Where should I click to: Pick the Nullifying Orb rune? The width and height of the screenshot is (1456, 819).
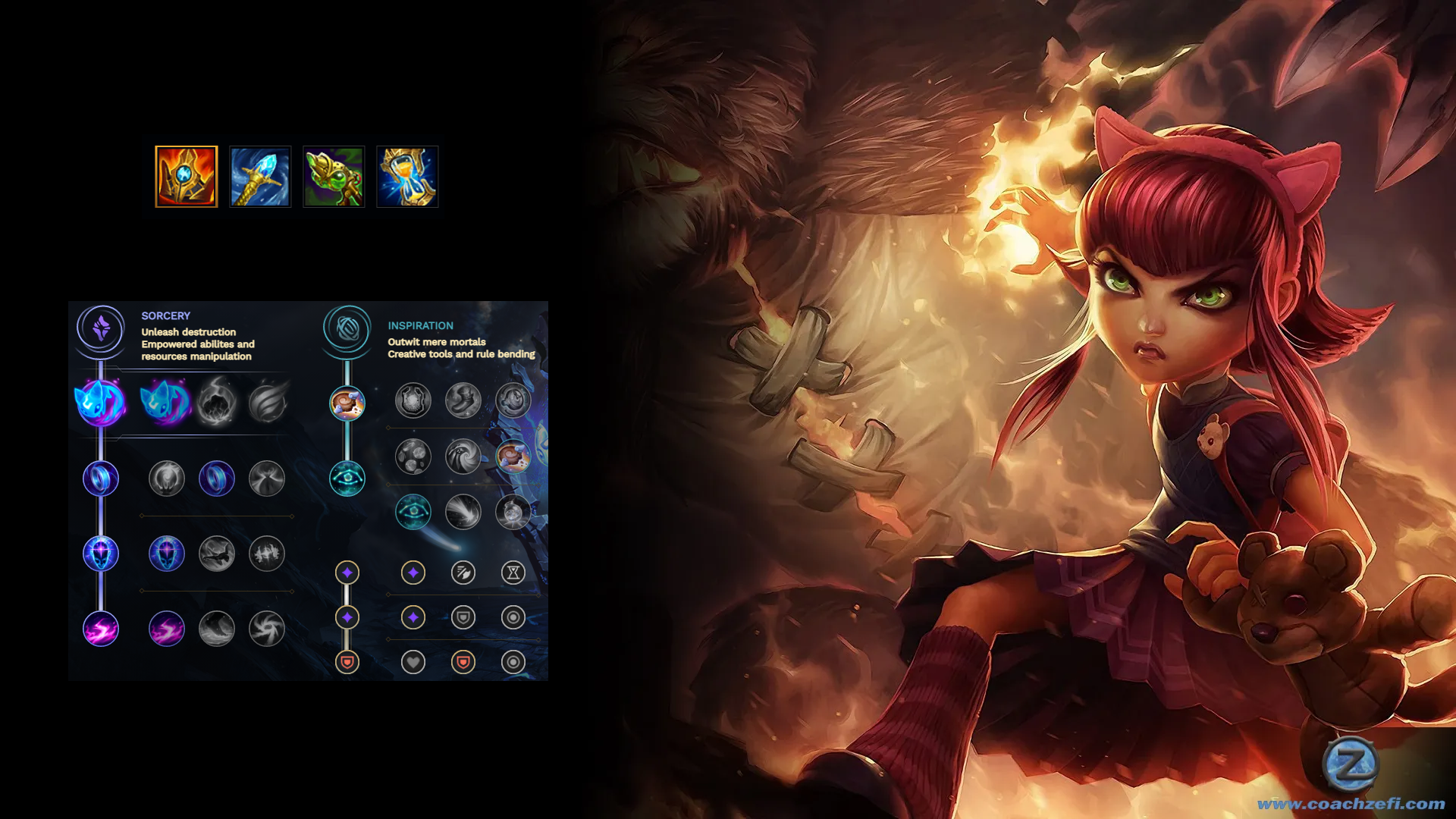click(x=167, y=479)
